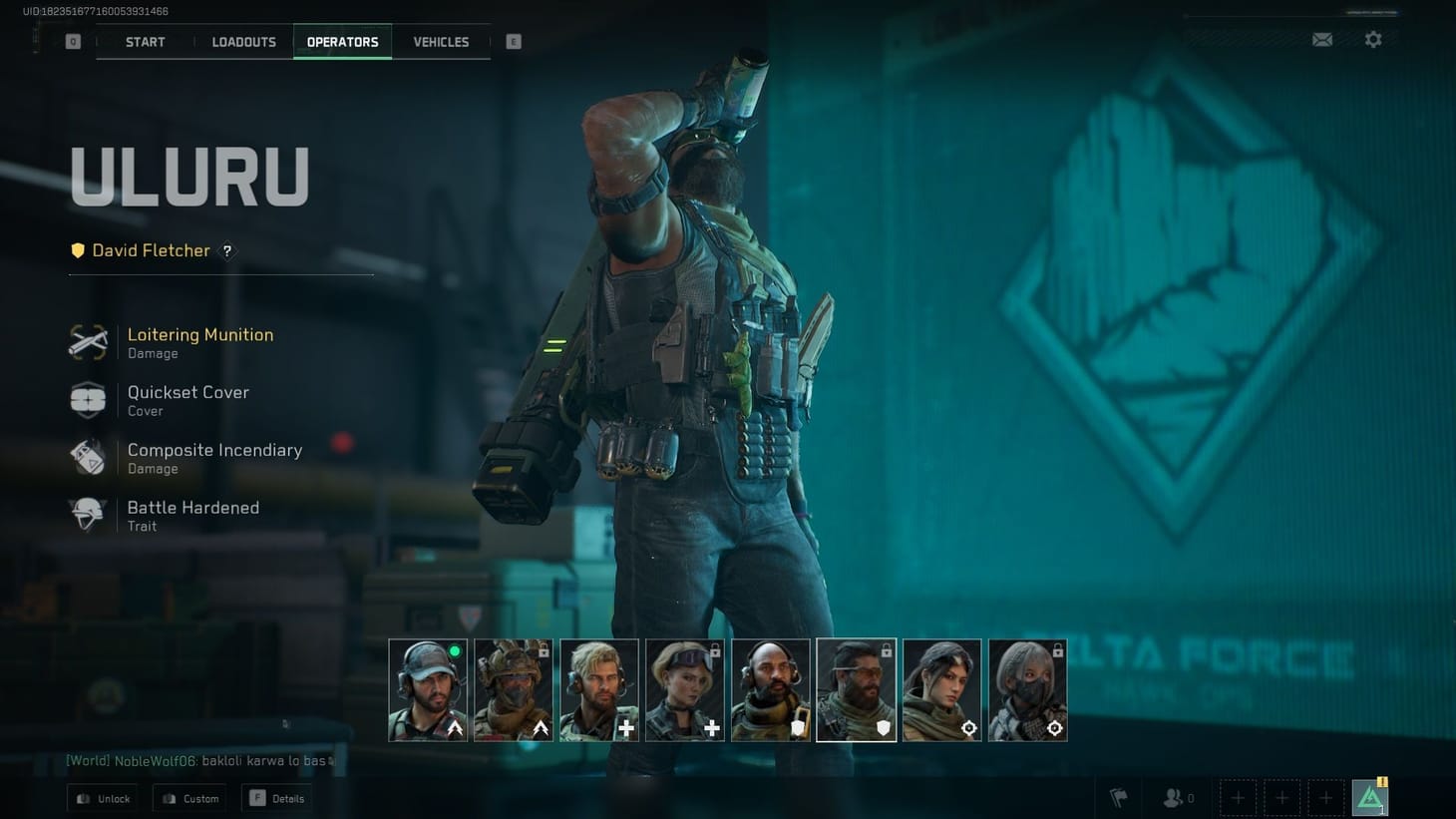Click the Battle Hardened trait icon
This screenshot has width=1456, height=819.
point(88,515)
